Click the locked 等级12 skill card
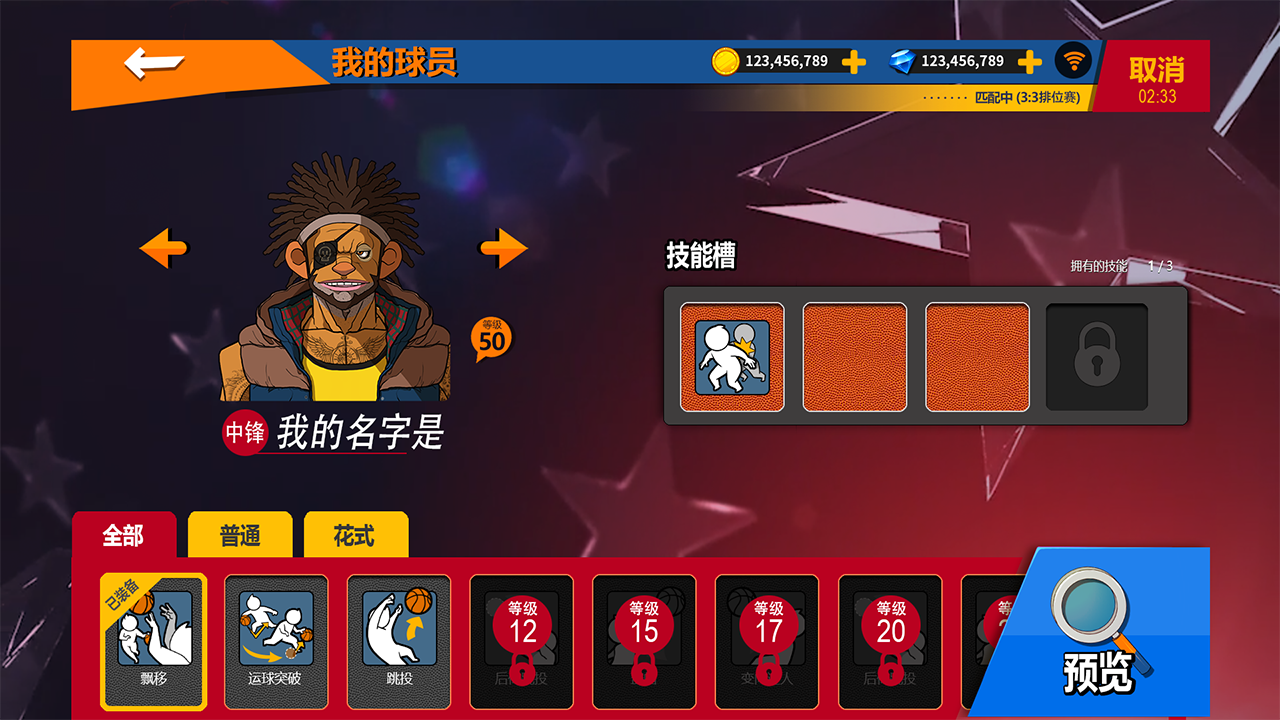The height and width of the screenshot is (720, 1280). [521, 640]
